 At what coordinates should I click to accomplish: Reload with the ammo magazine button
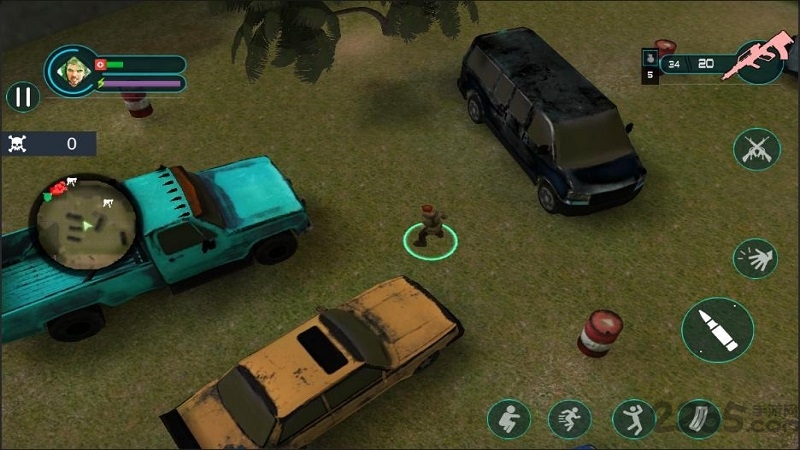[698, 419]
